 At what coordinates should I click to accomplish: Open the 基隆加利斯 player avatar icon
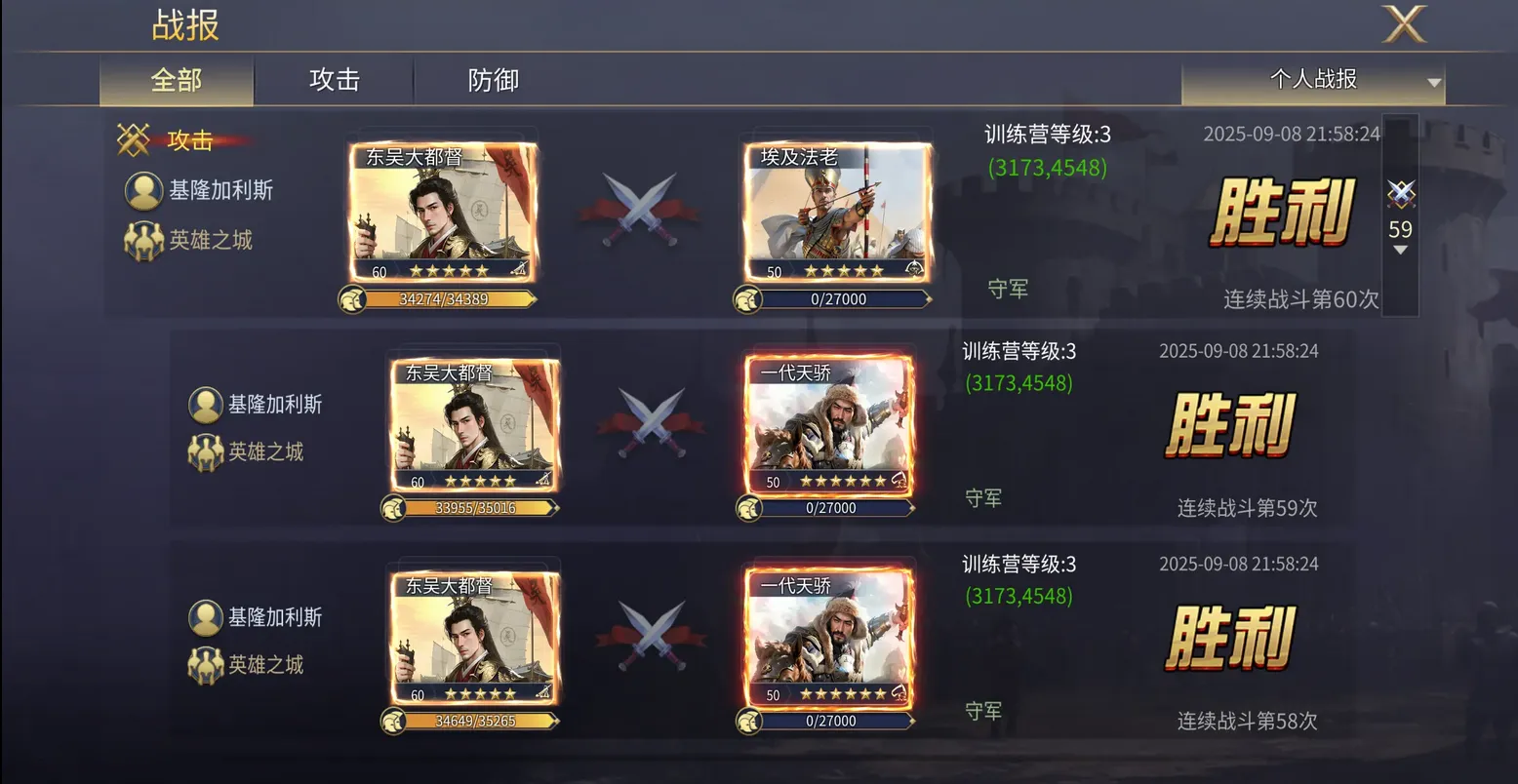tap(144, 190)
